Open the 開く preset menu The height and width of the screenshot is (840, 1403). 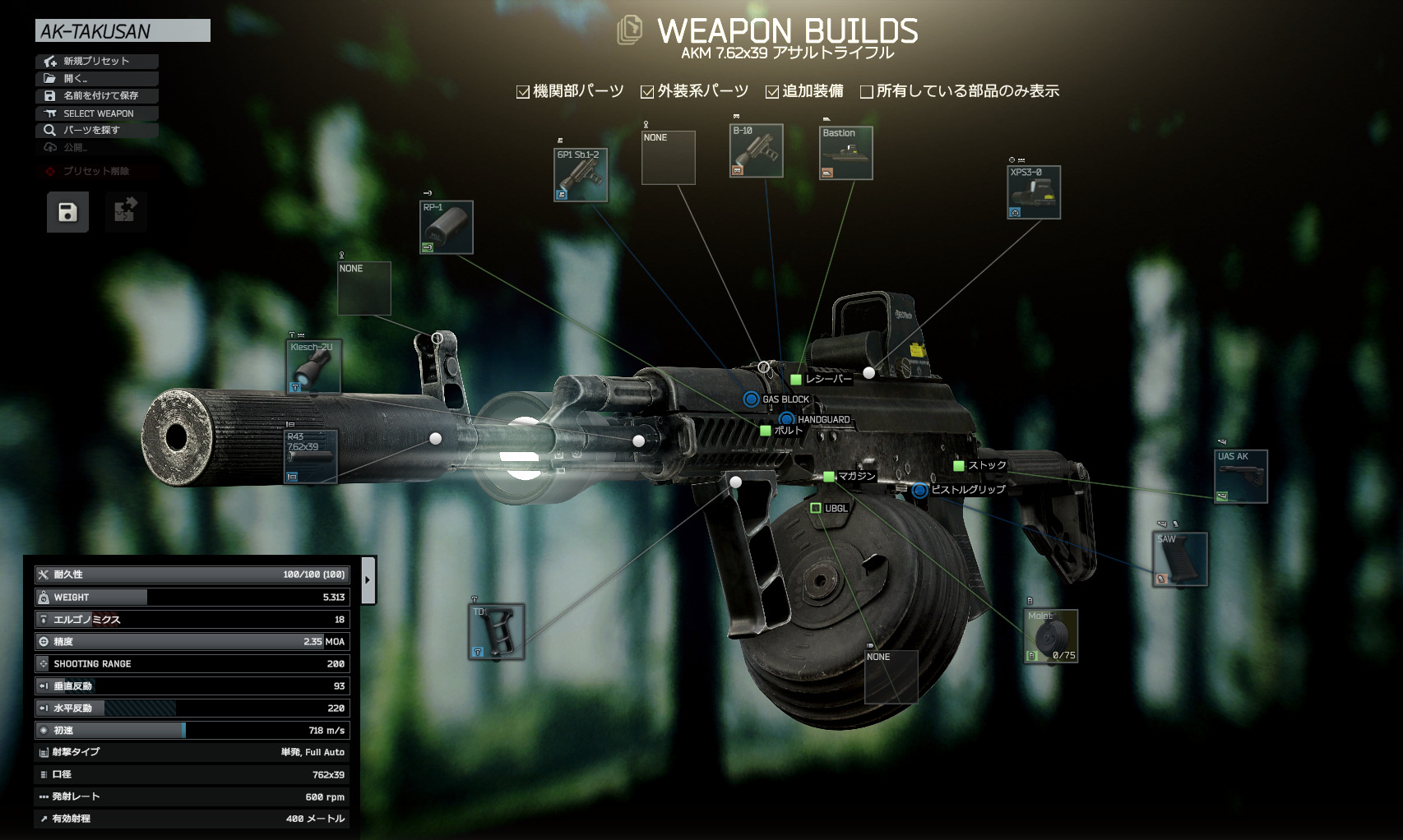[96, 78]
